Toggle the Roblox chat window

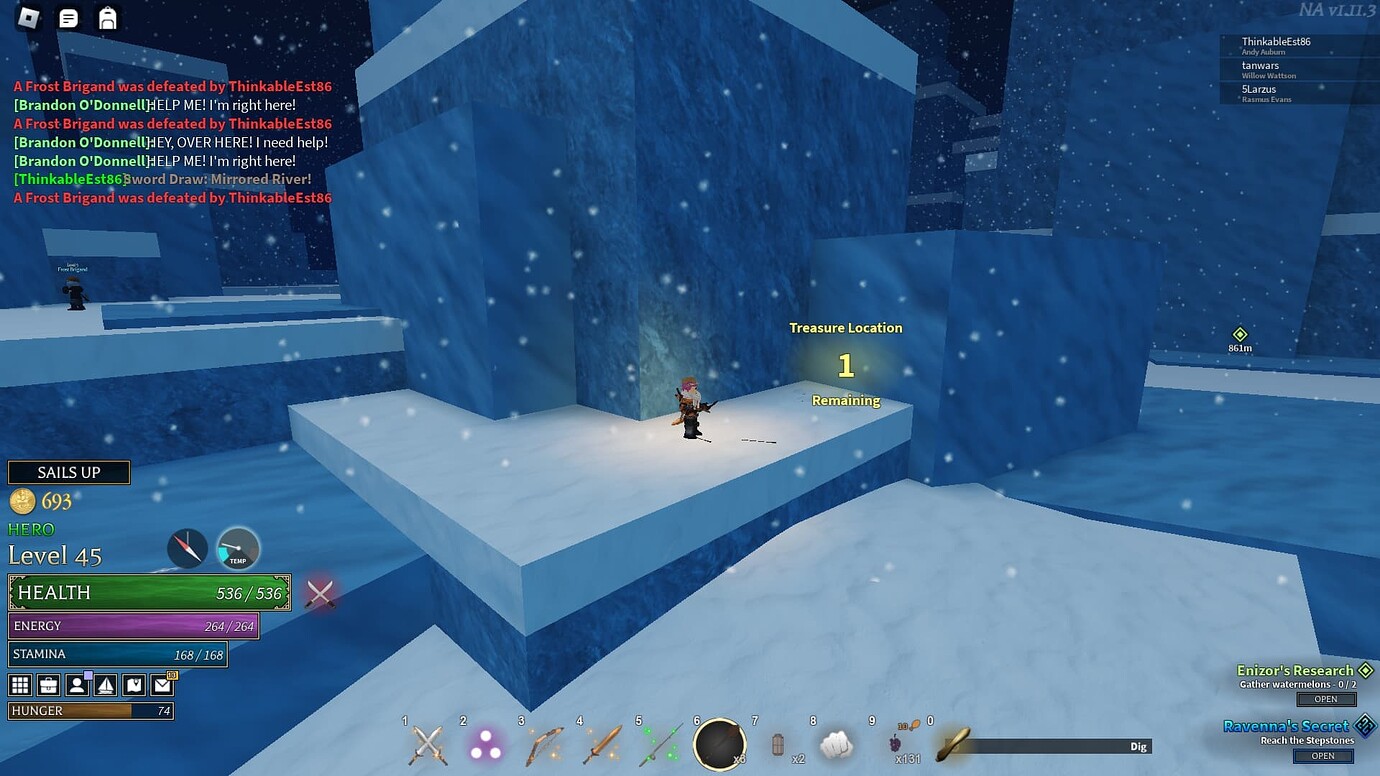point(68,18)
